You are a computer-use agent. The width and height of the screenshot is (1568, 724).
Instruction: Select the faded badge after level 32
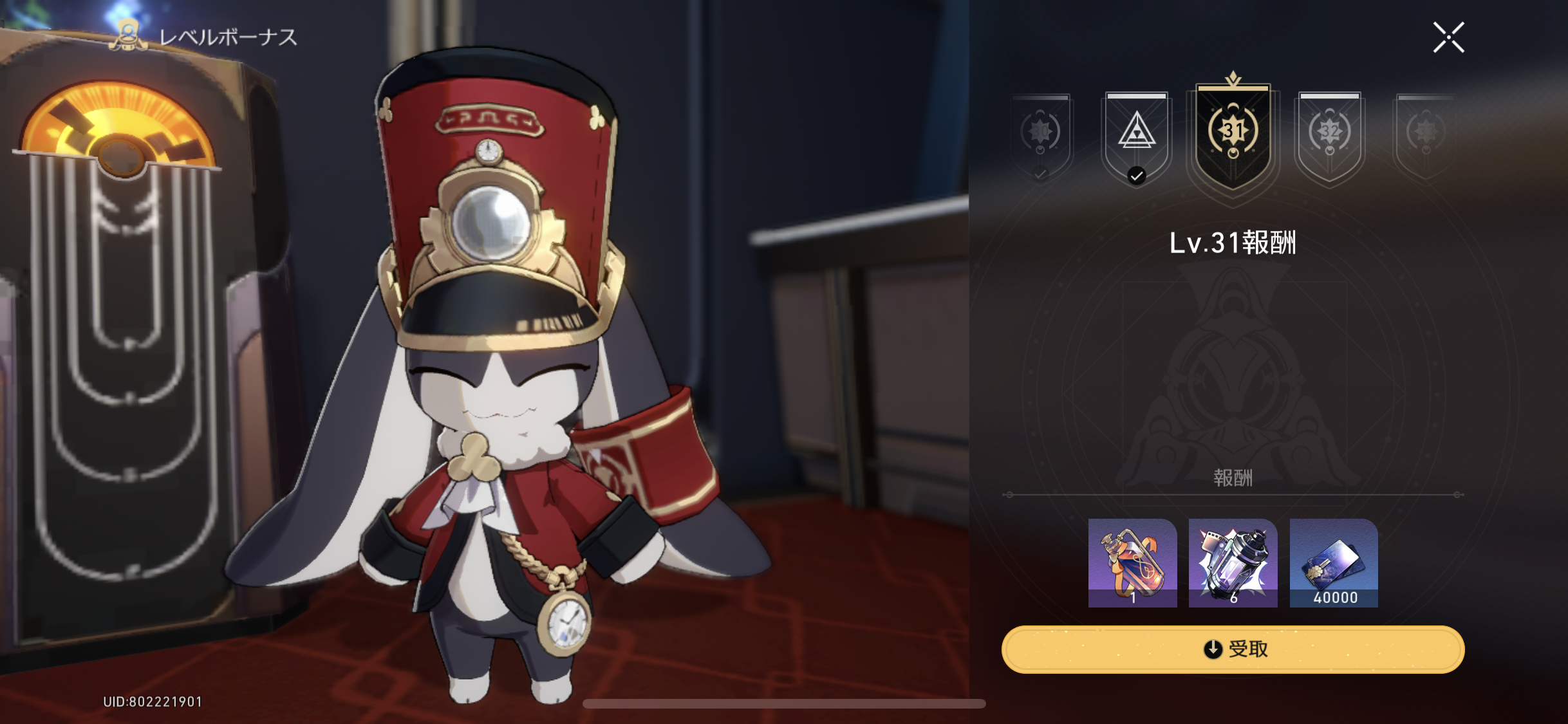pos(1425,135)
